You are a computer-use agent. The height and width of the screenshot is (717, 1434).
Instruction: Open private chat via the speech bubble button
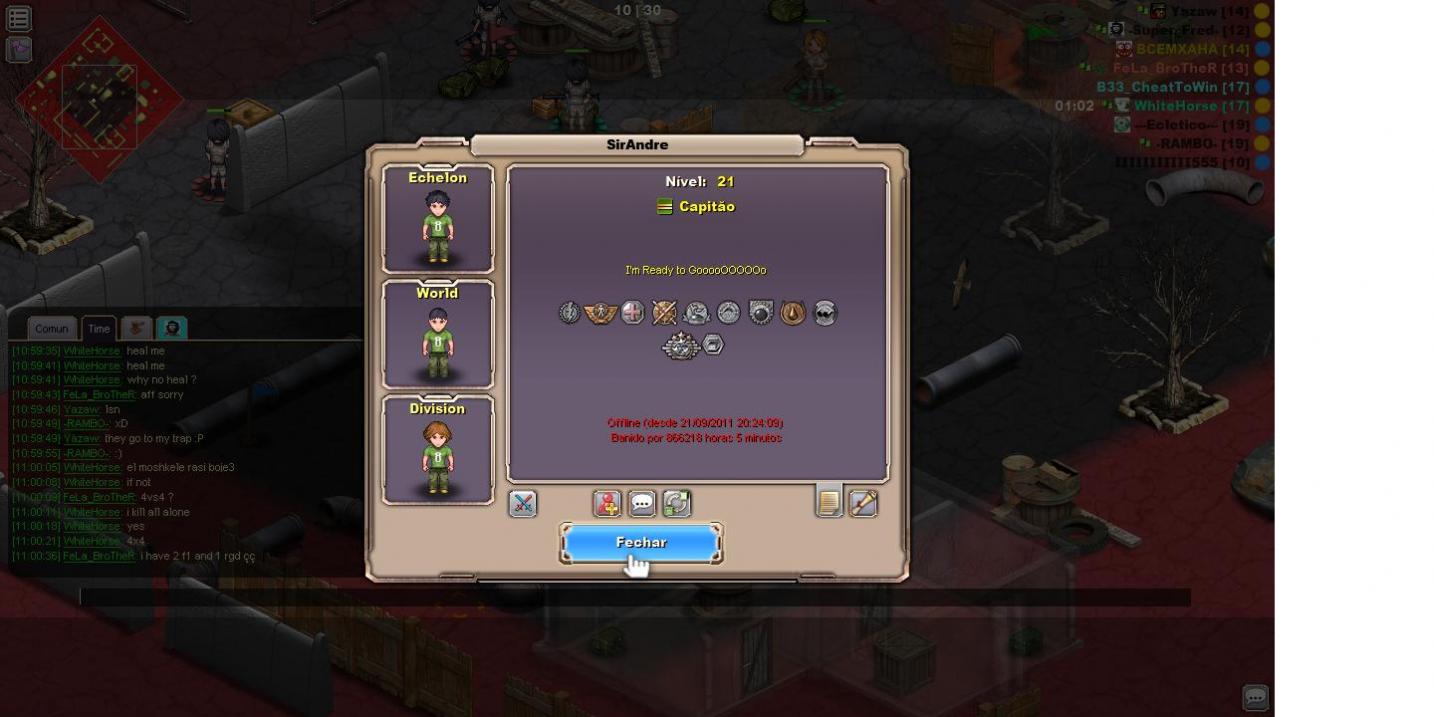642,503
